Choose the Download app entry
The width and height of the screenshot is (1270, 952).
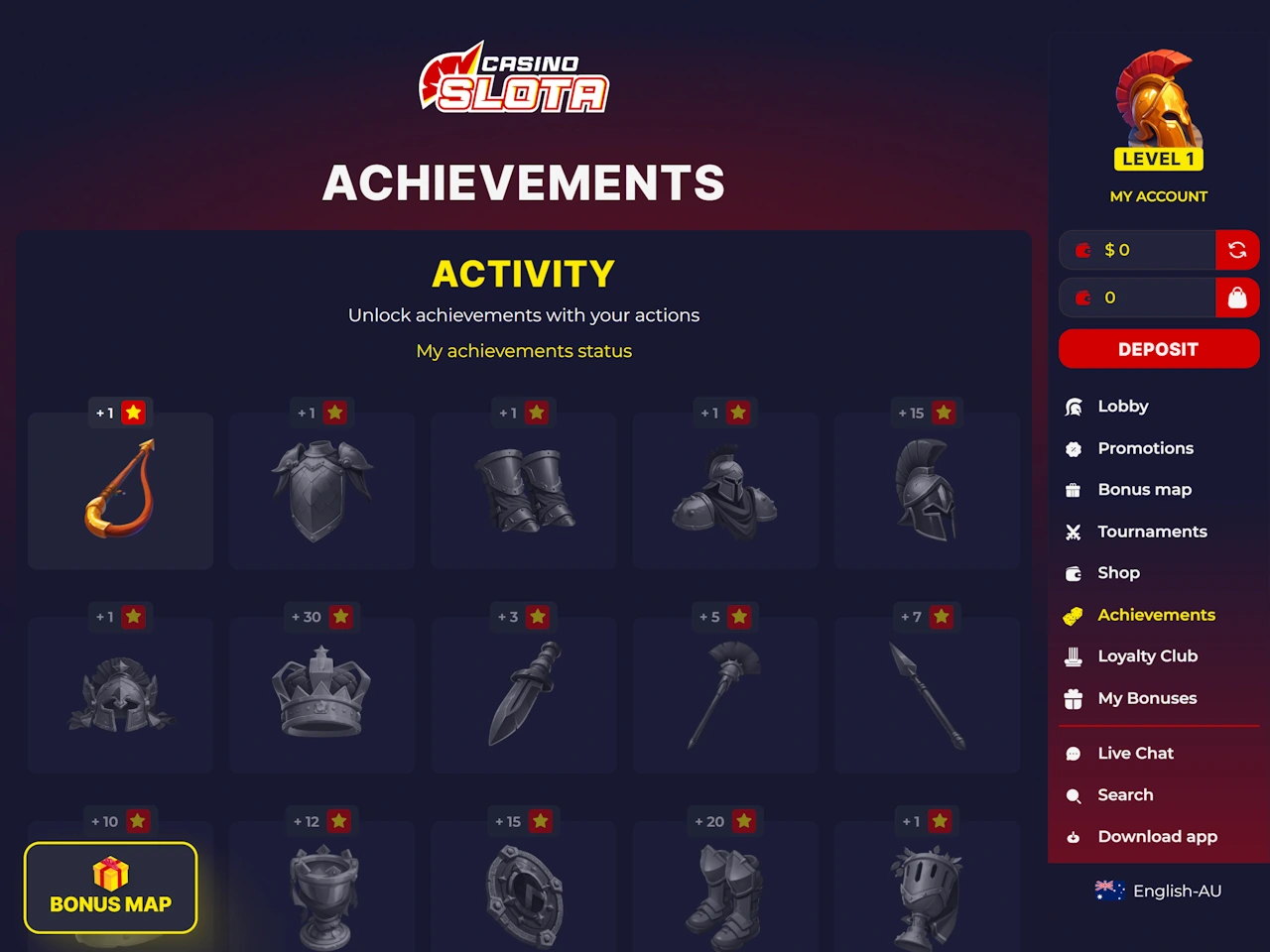pyautogui.click(x=1157, y=837)
